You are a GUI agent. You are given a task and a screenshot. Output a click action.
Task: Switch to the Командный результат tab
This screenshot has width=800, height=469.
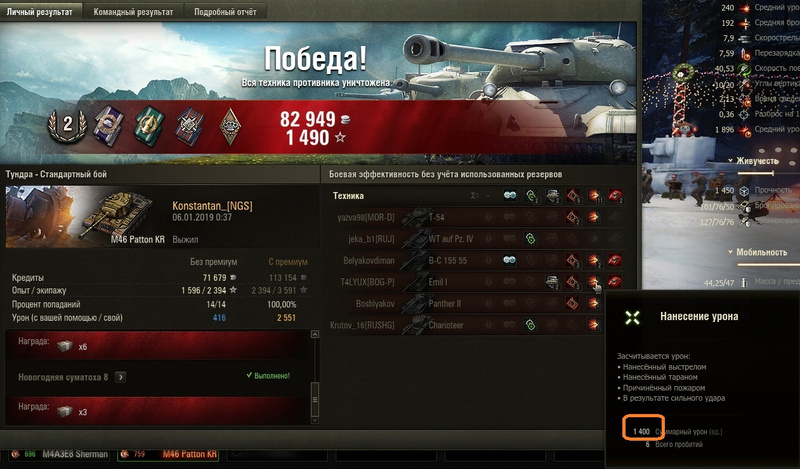pyautogui.click(x=133, y=12)
